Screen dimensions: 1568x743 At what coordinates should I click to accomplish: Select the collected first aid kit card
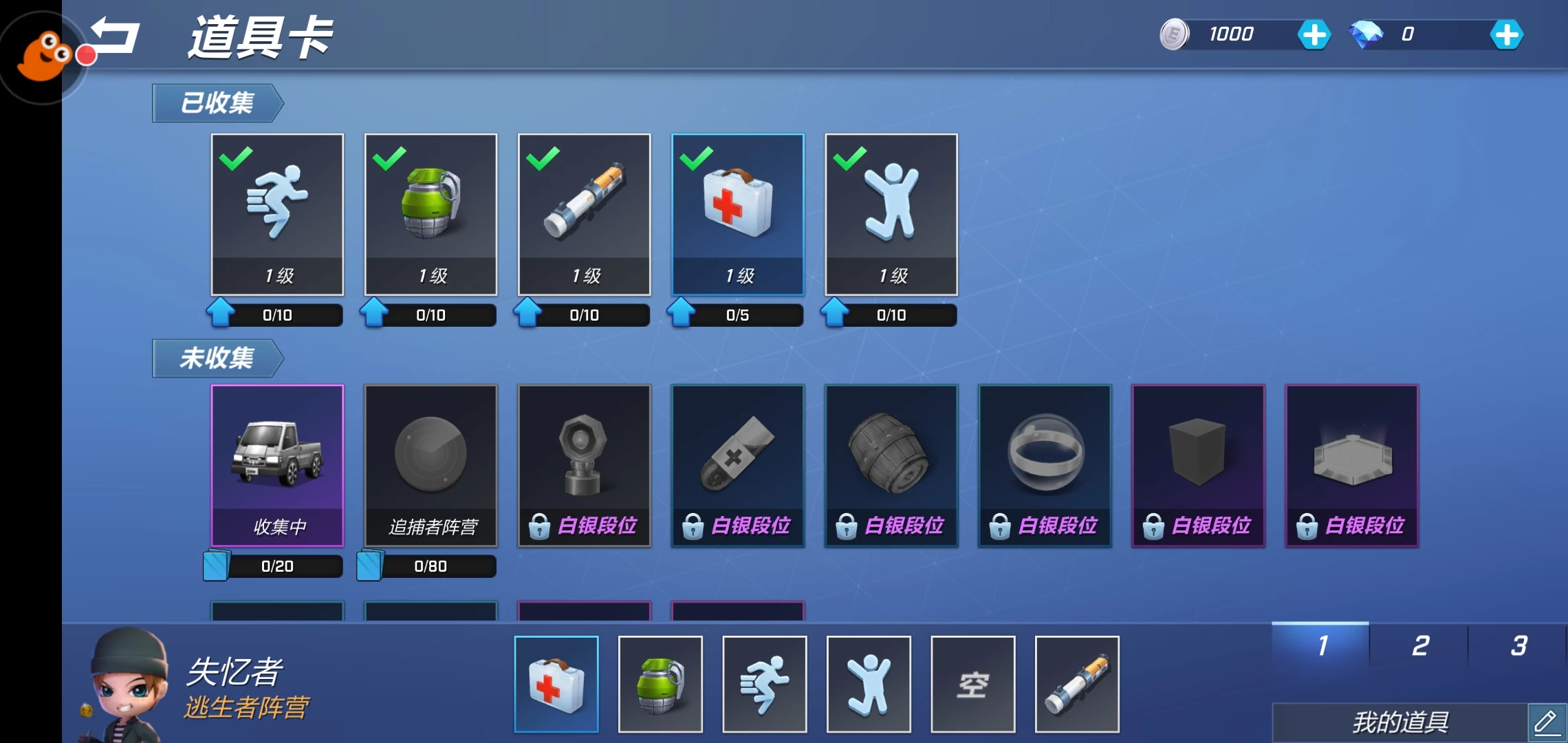tap(737, 213)
